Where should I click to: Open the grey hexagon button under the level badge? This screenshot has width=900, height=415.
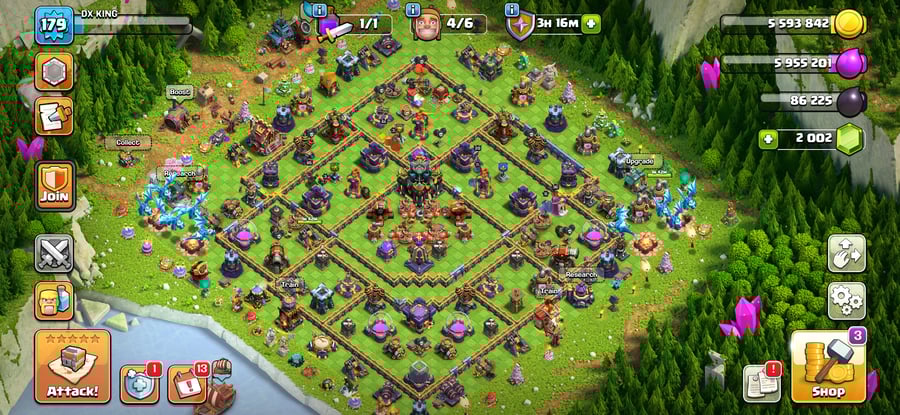click(54, 72)
